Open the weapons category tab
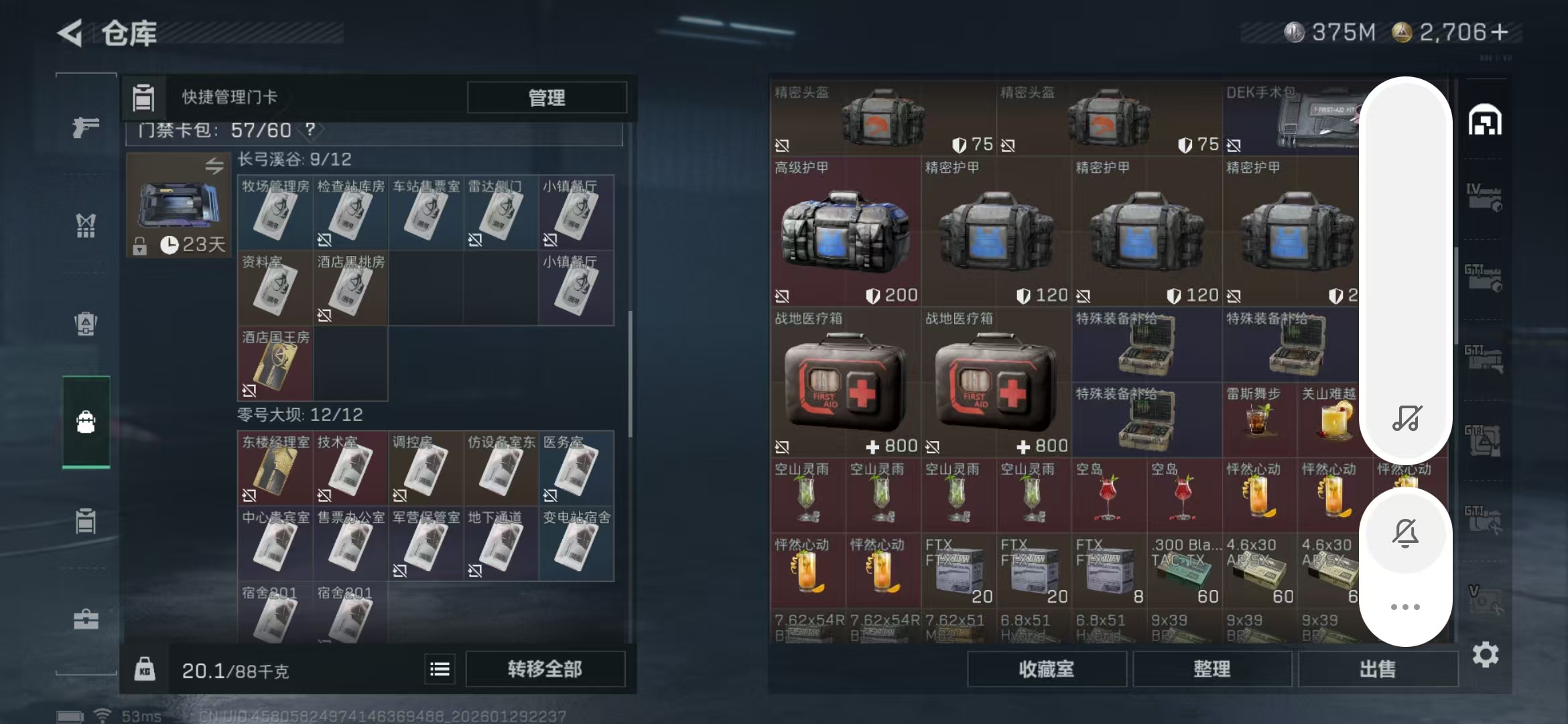1568x724 pixels. coord(86,127)
